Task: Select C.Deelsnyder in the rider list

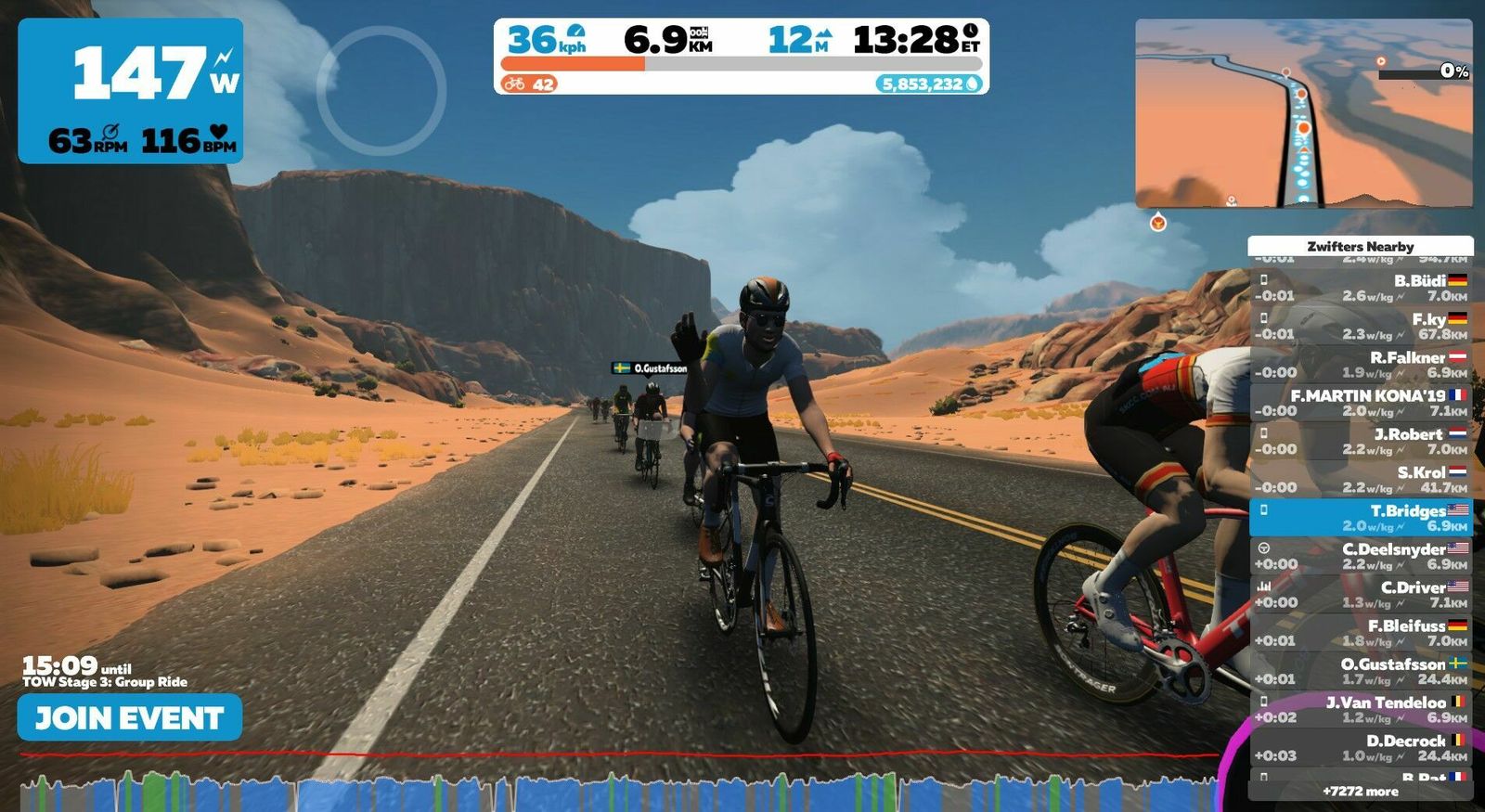Action: [x=1360, y=556]
